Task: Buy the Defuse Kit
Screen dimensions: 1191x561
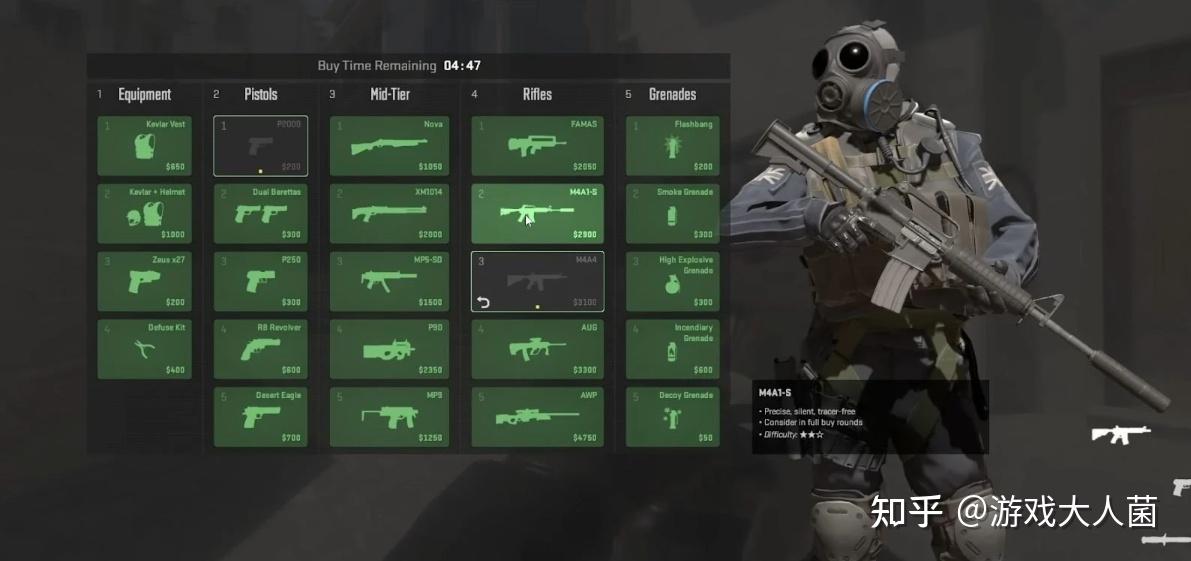Action: (144, 349)
